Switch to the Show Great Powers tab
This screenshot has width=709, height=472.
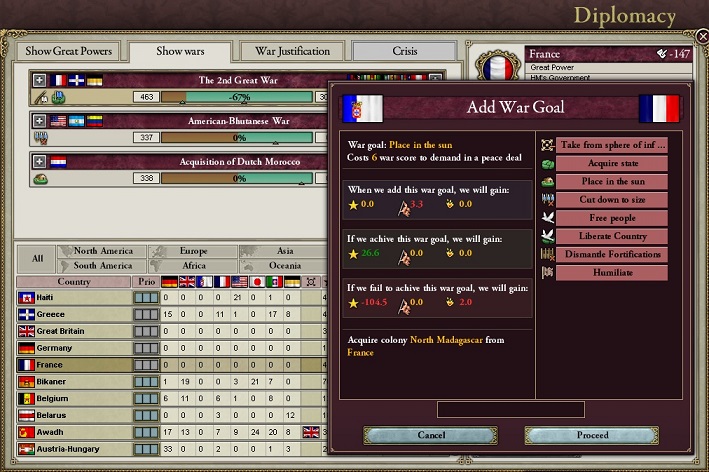click(x=69, y=51)
